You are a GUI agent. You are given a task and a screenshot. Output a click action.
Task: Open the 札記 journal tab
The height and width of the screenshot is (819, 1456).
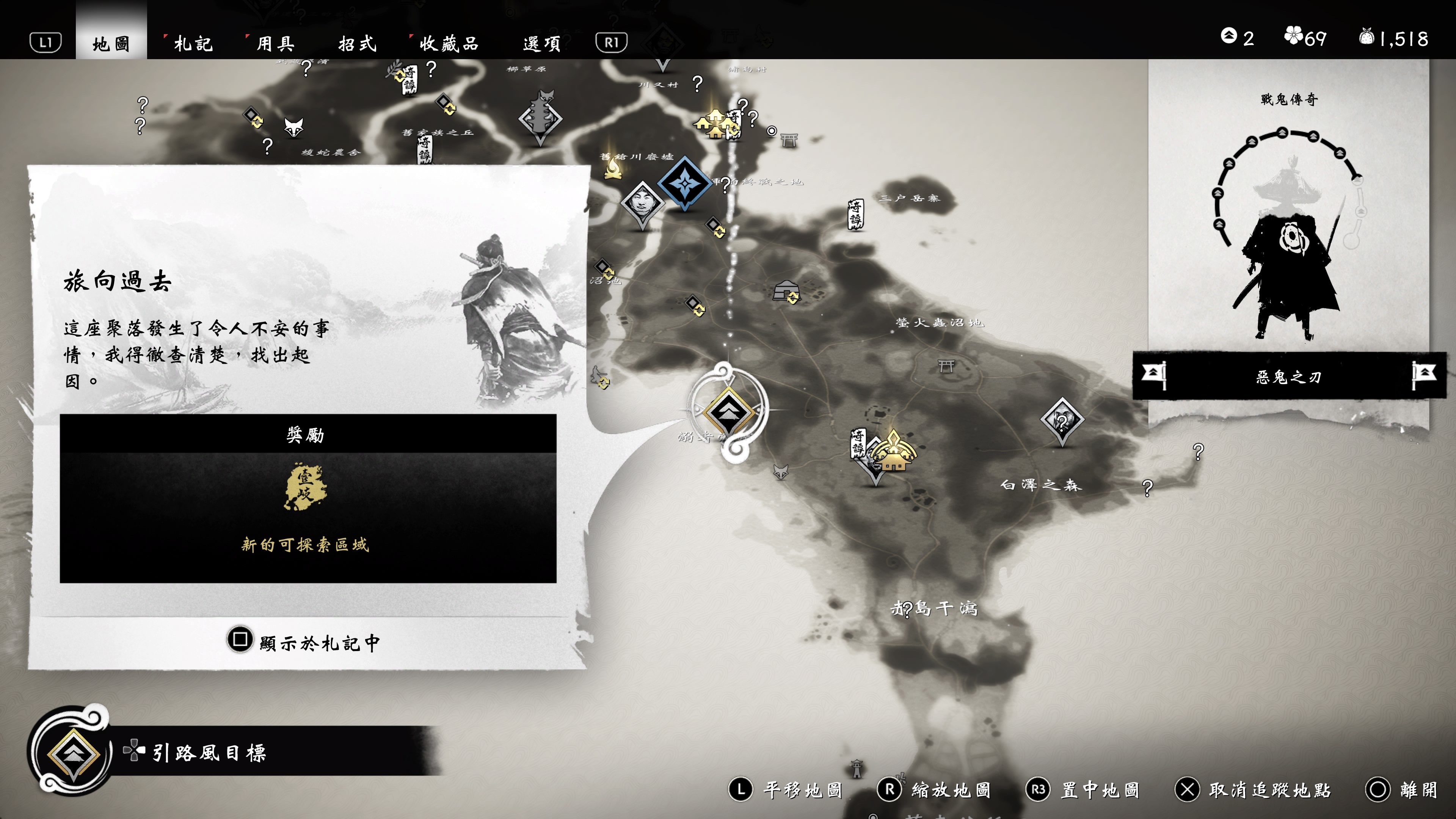point(193,44)
